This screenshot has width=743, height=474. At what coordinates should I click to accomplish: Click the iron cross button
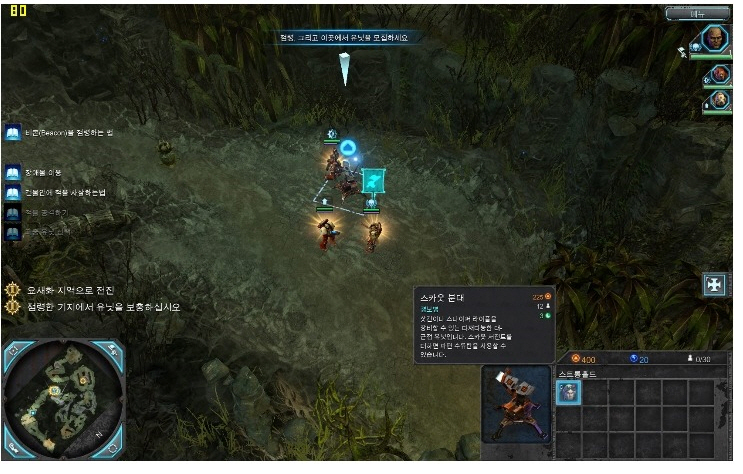tap(715, 283)
